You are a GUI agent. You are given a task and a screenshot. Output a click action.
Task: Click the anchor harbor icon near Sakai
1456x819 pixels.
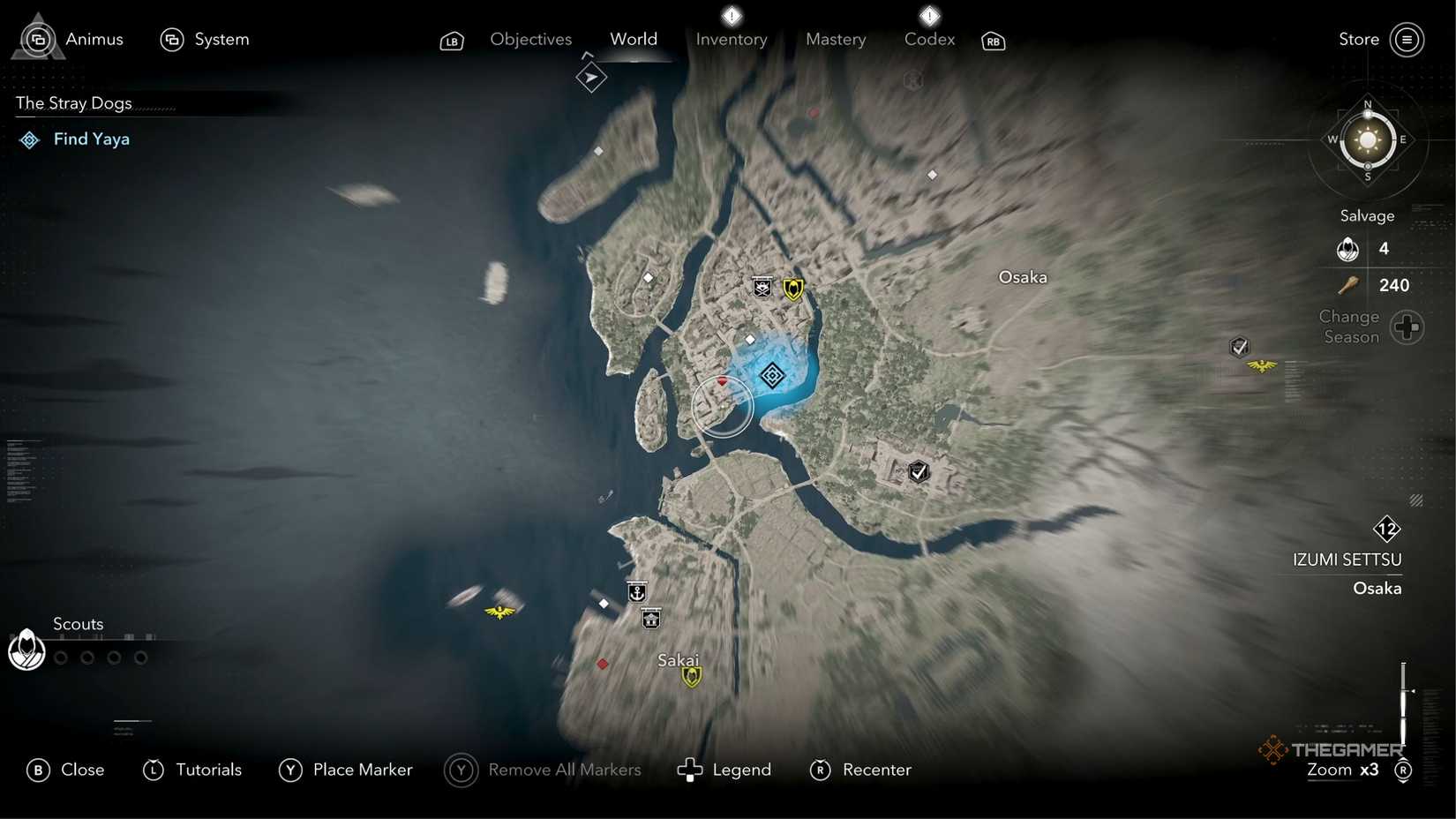coord(638,591)
